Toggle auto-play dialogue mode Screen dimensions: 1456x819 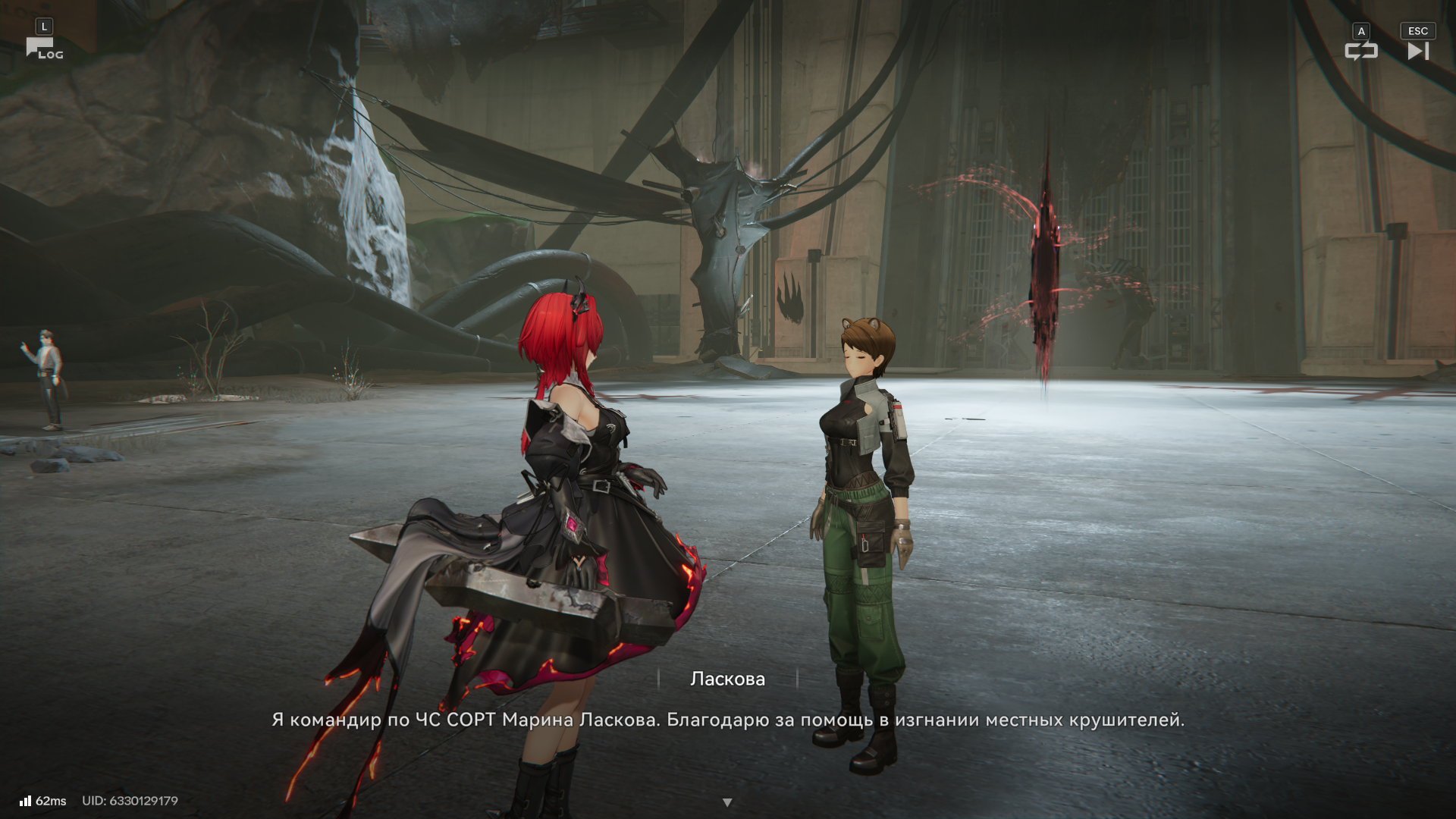(x=1360, y=51)
